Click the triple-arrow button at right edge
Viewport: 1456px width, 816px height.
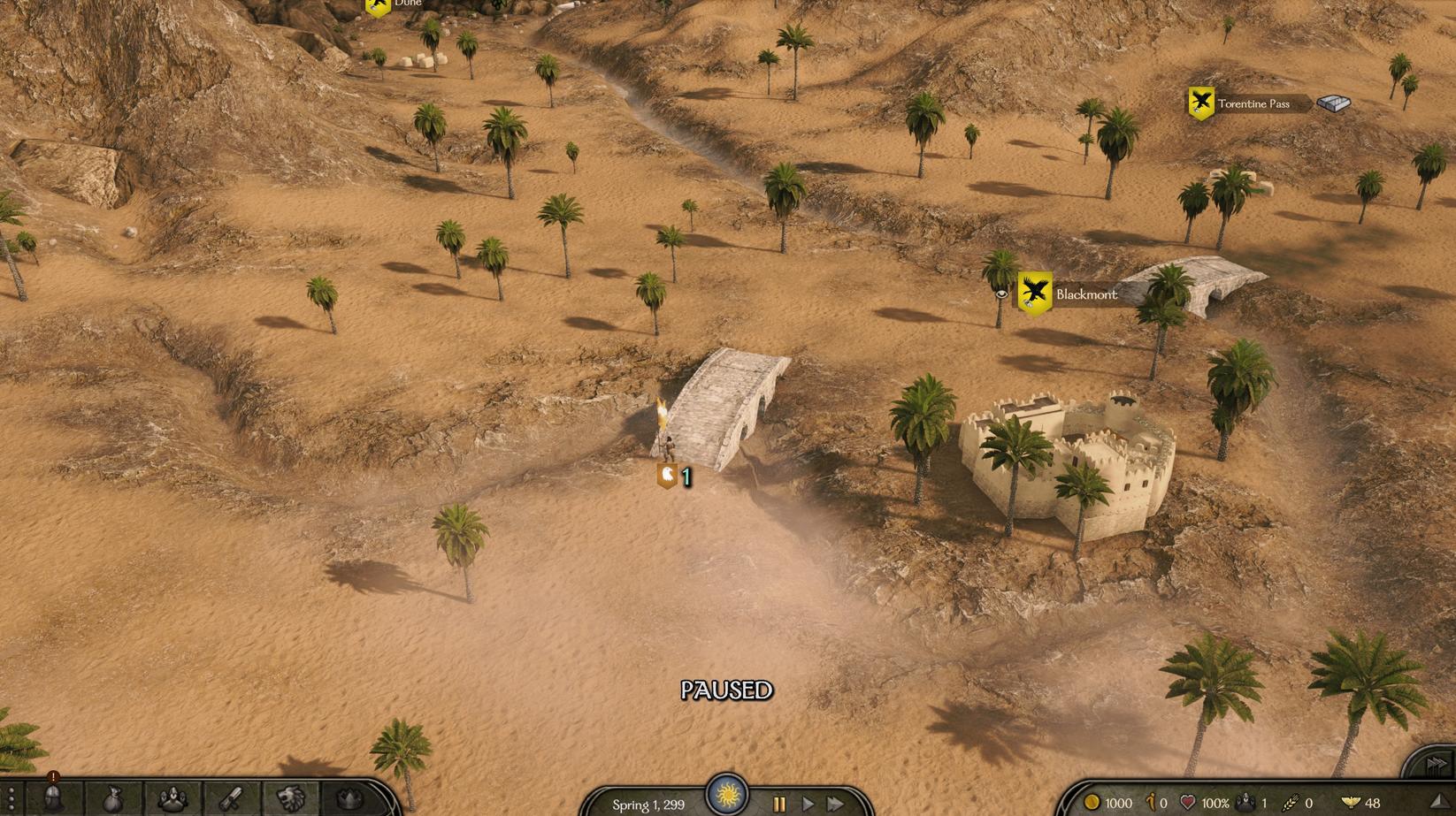[x=1436, y=763]
